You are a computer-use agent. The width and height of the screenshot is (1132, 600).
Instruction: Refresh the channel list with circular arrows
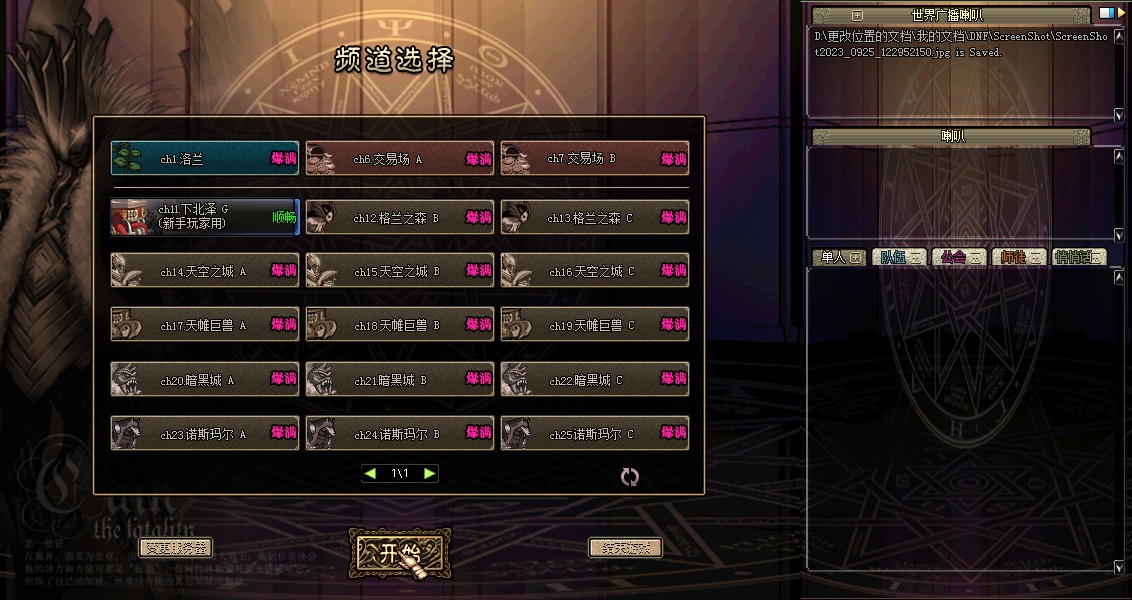point(629,477)
